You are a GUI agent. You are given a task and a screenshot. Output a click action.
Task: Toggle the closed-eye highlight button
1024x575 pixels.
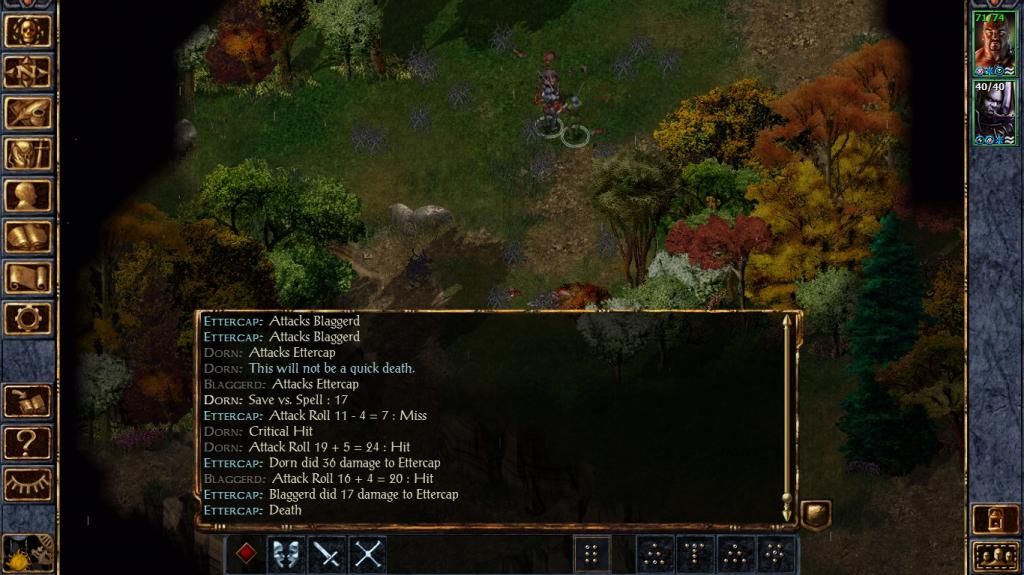[27, 483]
